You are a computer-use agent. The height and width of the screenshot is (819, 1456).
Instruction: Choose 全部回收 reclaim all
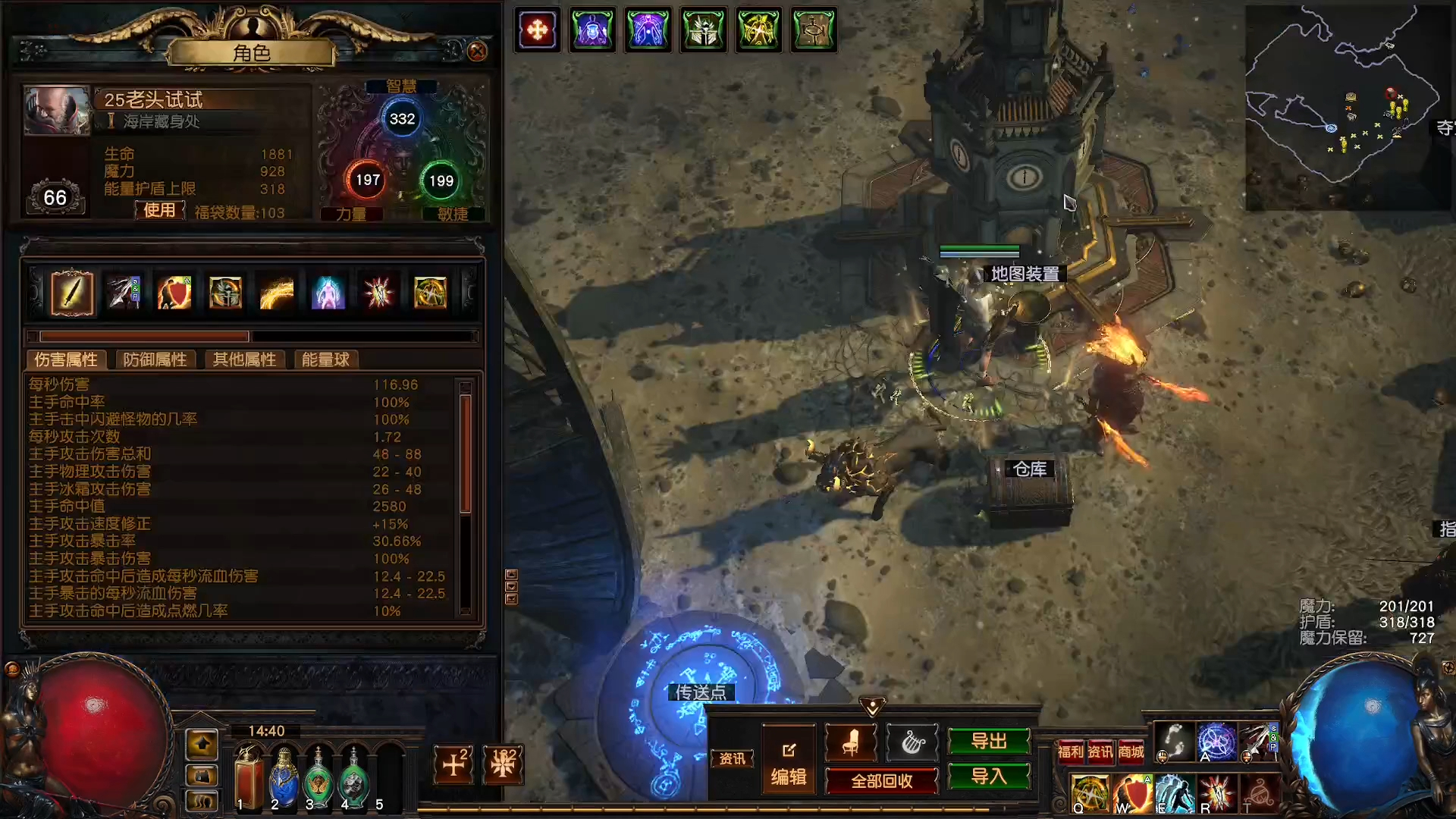click(x=881, y=780)
